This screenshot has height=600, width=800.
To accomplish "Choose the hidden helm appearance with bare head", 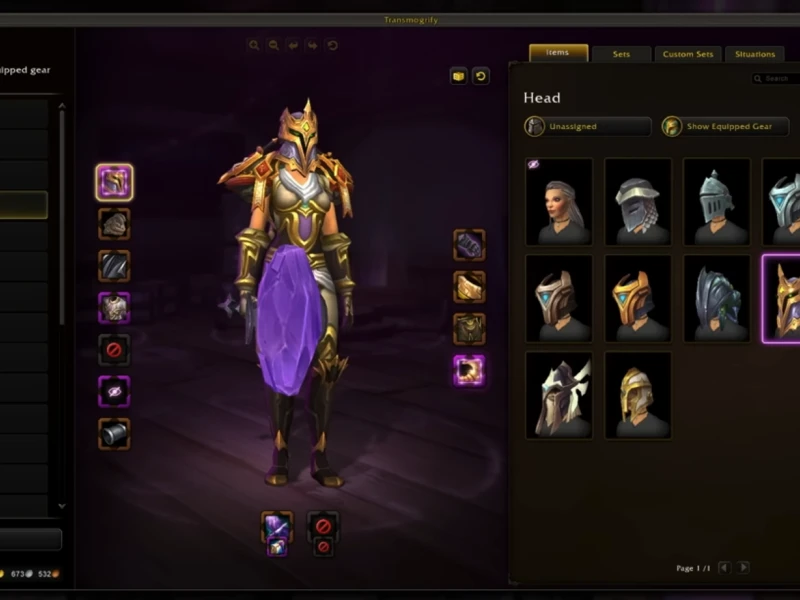I will pos(559,201).
